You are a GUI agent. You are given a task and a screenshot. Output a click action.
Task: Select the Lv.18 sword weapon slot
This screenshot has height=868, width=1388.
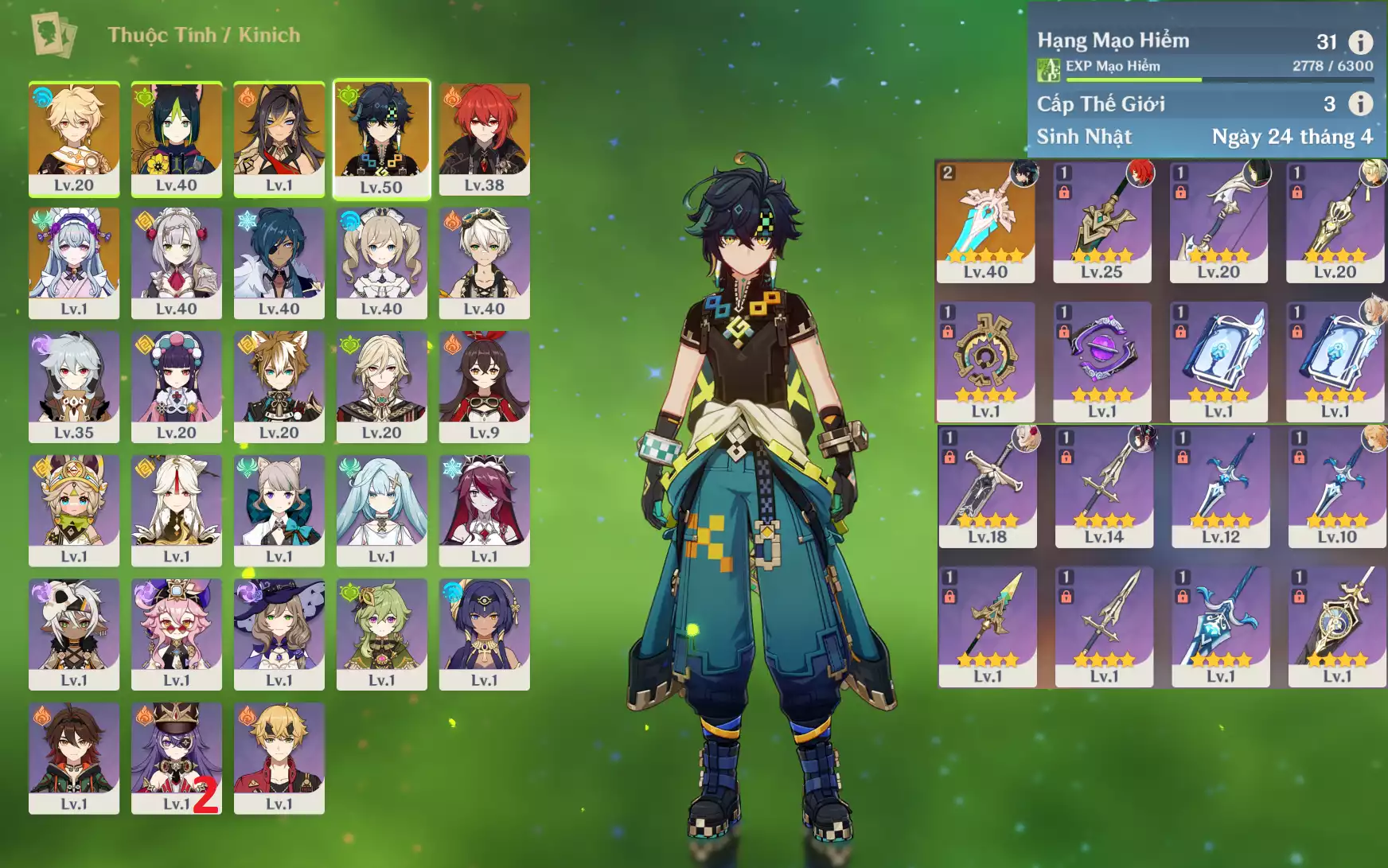987,486
